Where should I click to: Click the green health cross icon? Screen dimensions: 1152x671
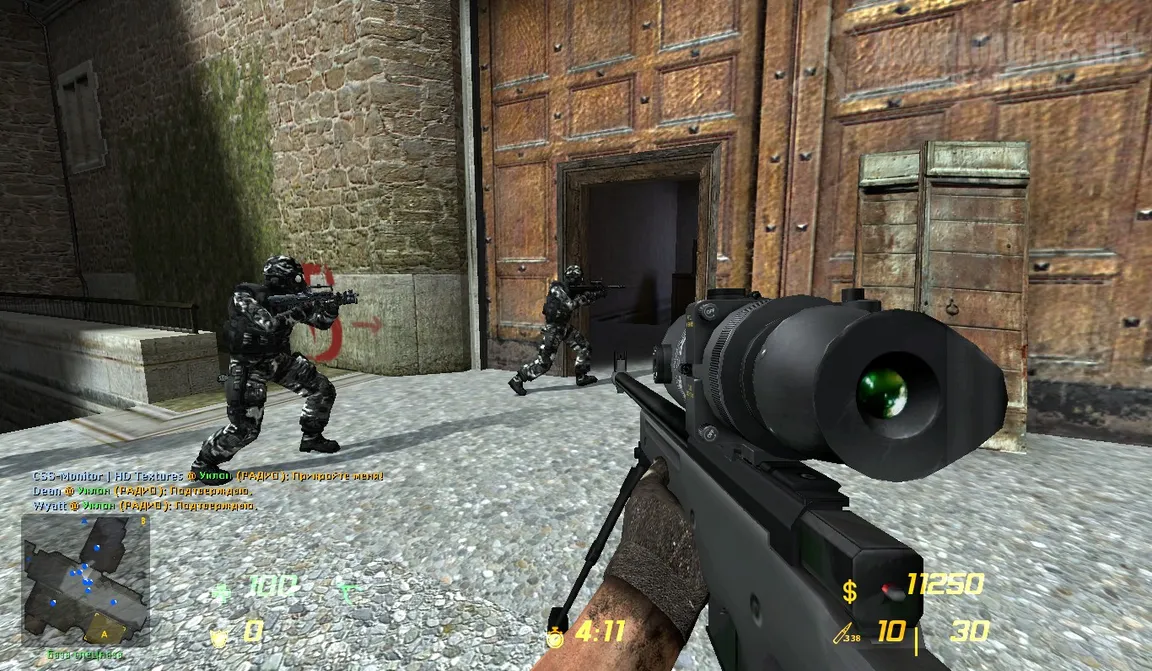[x=221, y=592]
